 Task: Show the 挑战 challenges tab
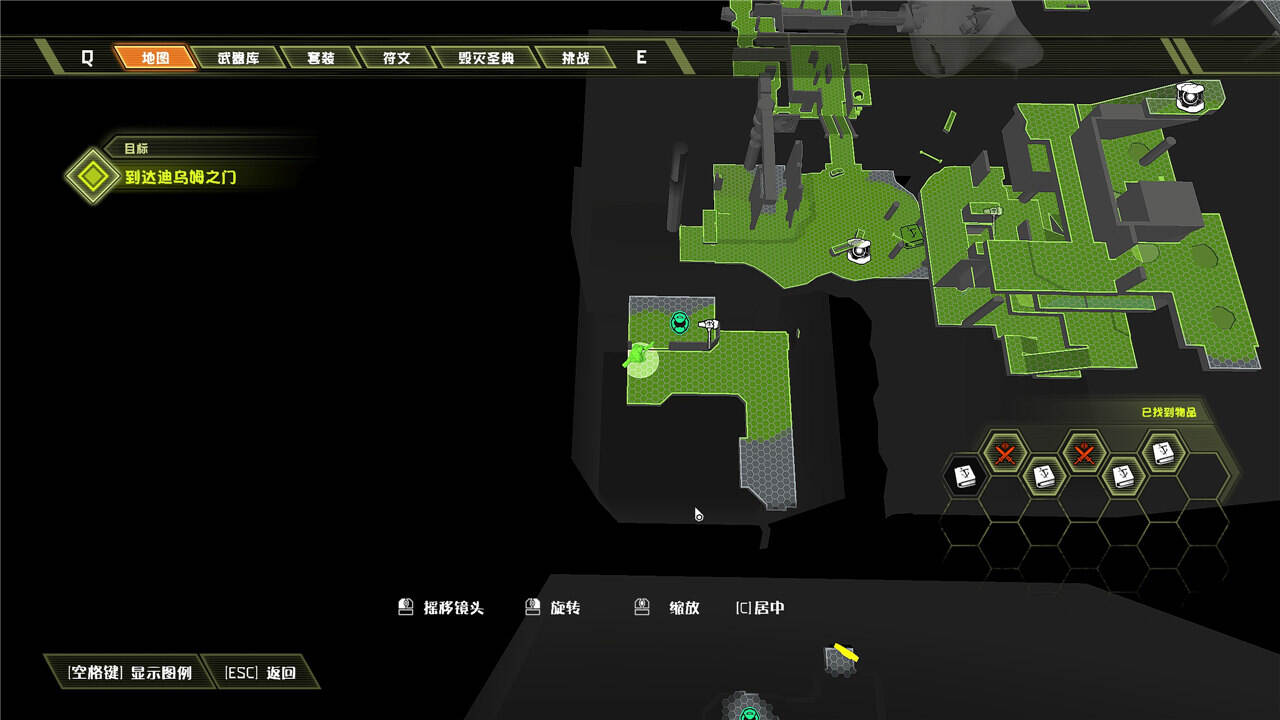tap(575, 58)
